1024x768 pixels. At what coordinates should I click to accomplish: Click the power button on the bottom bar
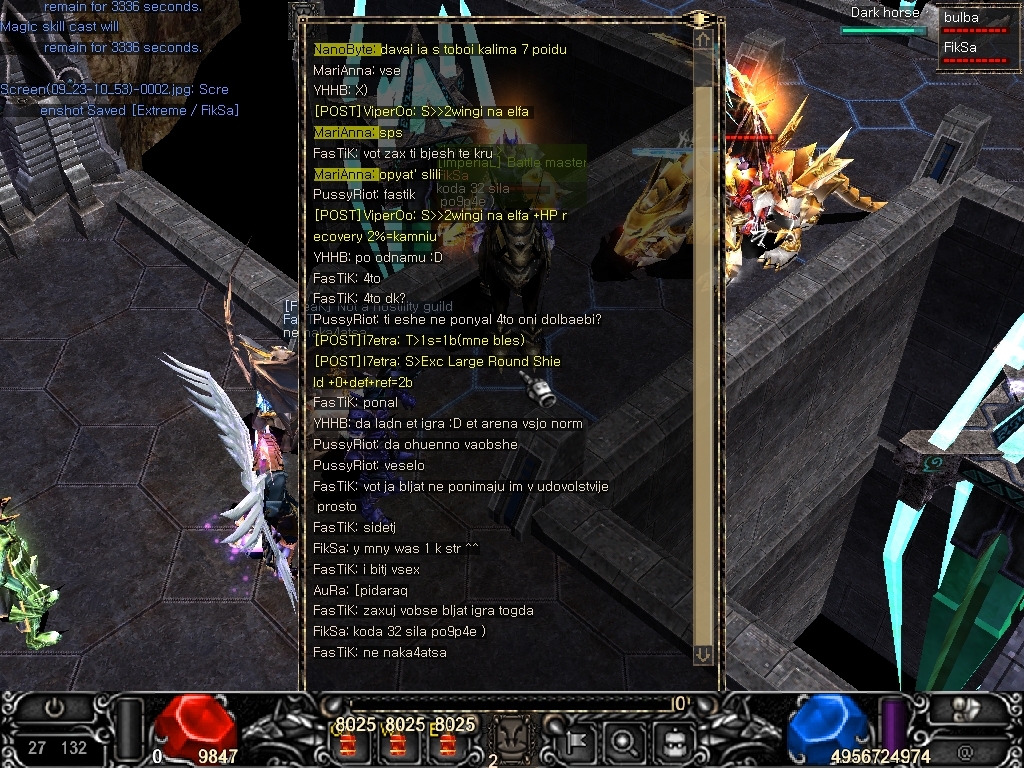(x=55, y=708)
